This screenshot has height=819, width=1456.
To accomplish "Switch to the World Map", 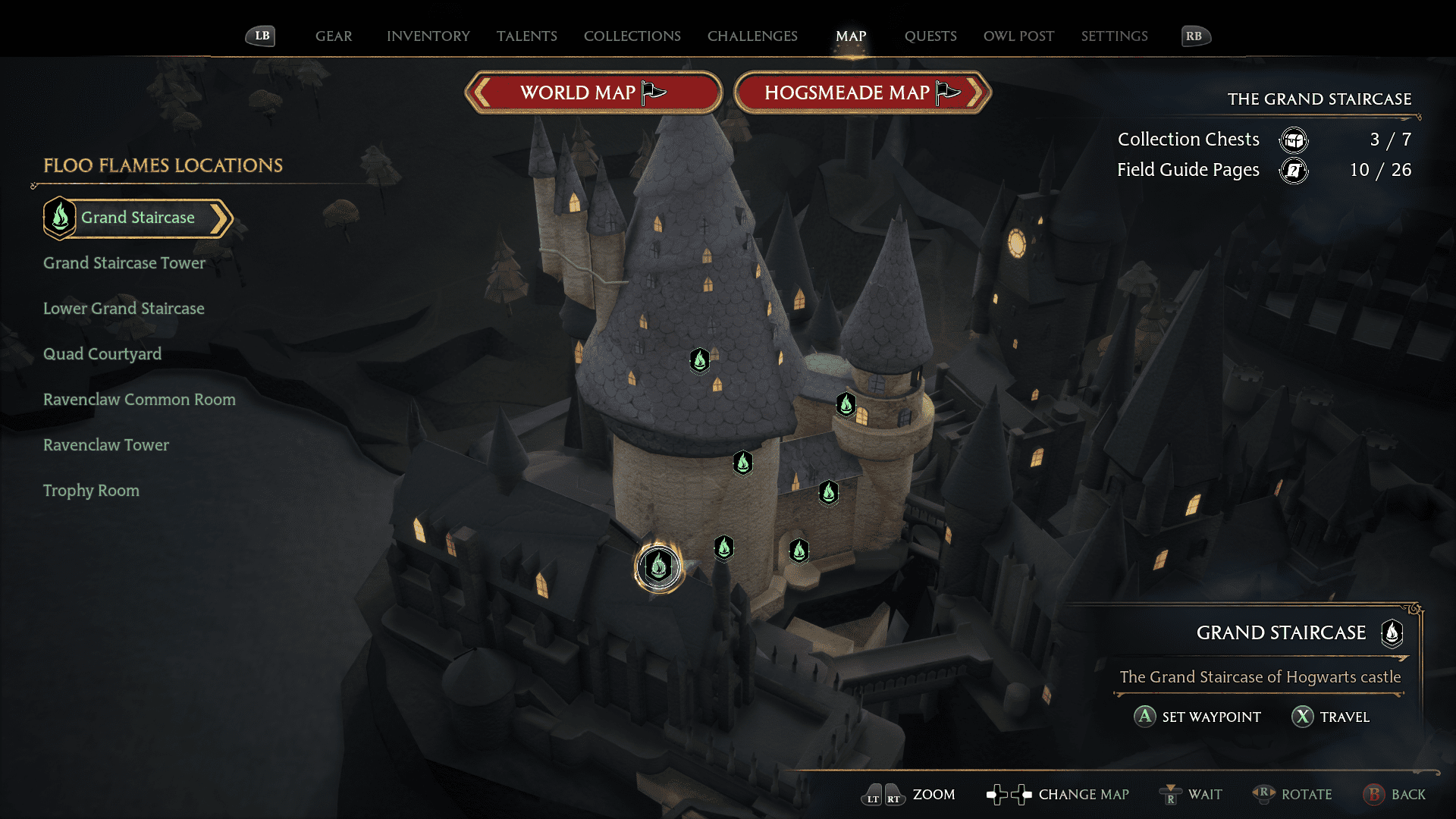I will [x=593, y=93].
